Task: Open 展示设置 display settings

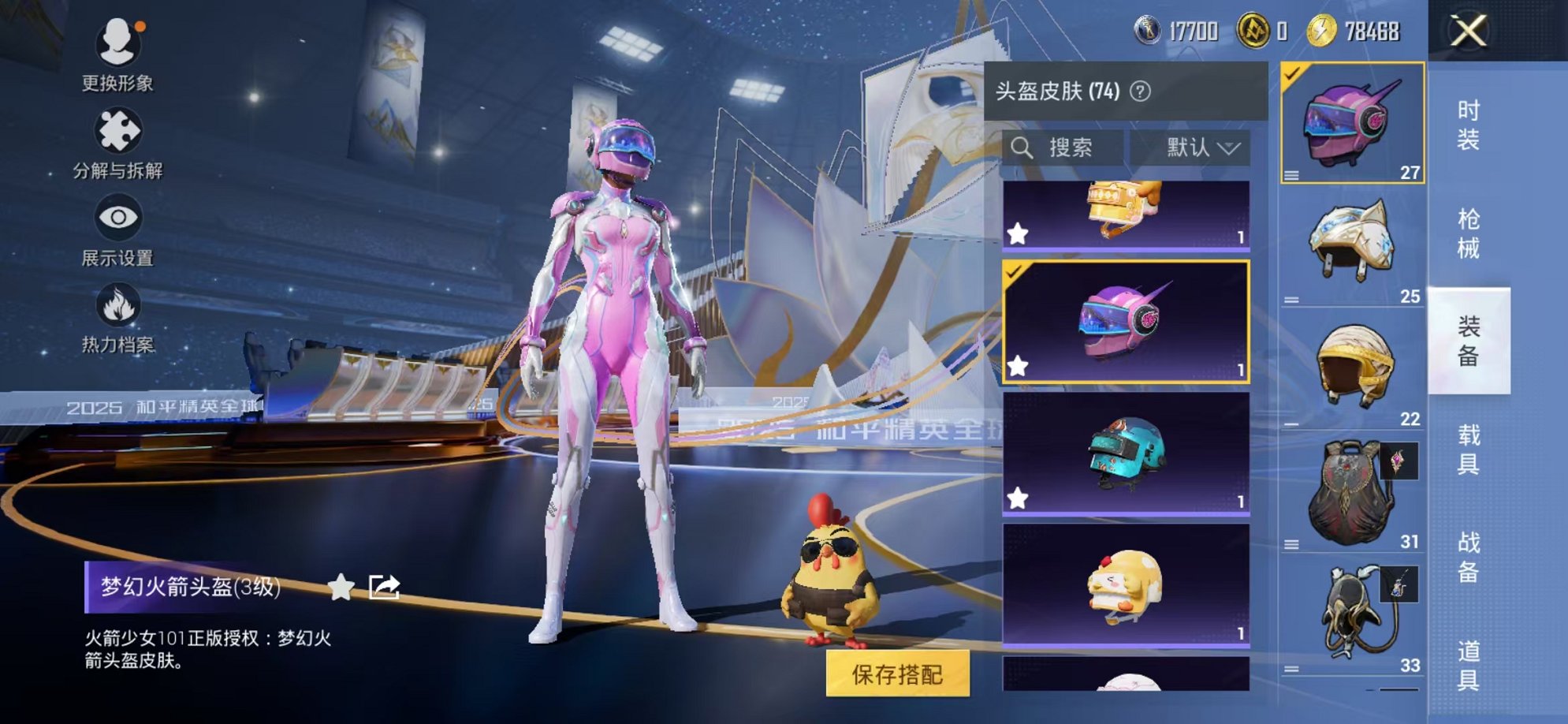Action: point(117,217)
